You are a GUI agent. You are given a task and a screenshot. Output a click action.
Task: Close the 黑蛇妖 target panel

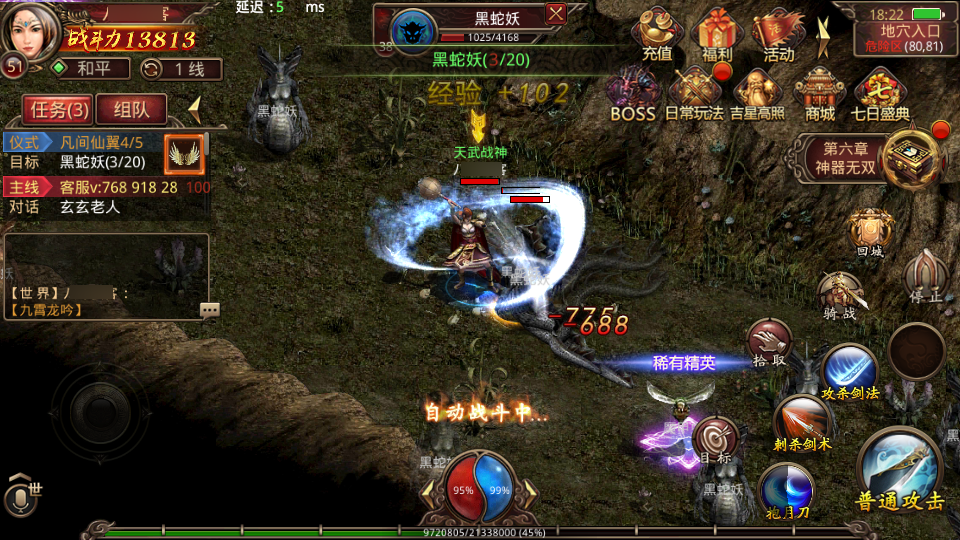point(556,14)
